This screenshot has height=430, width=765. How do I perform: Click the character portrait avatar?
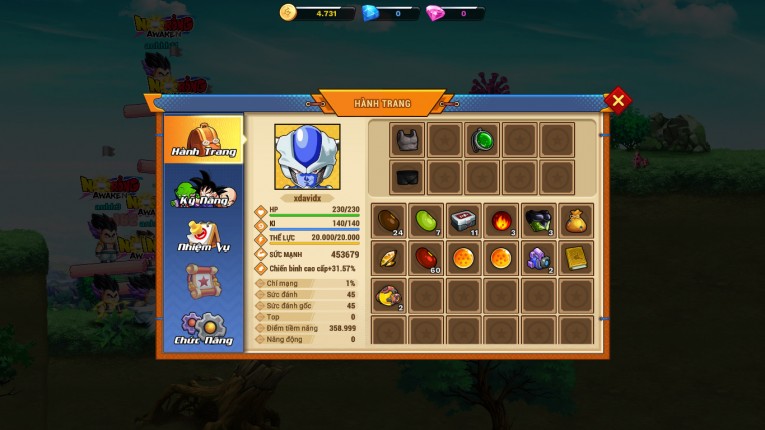point(307,156)
